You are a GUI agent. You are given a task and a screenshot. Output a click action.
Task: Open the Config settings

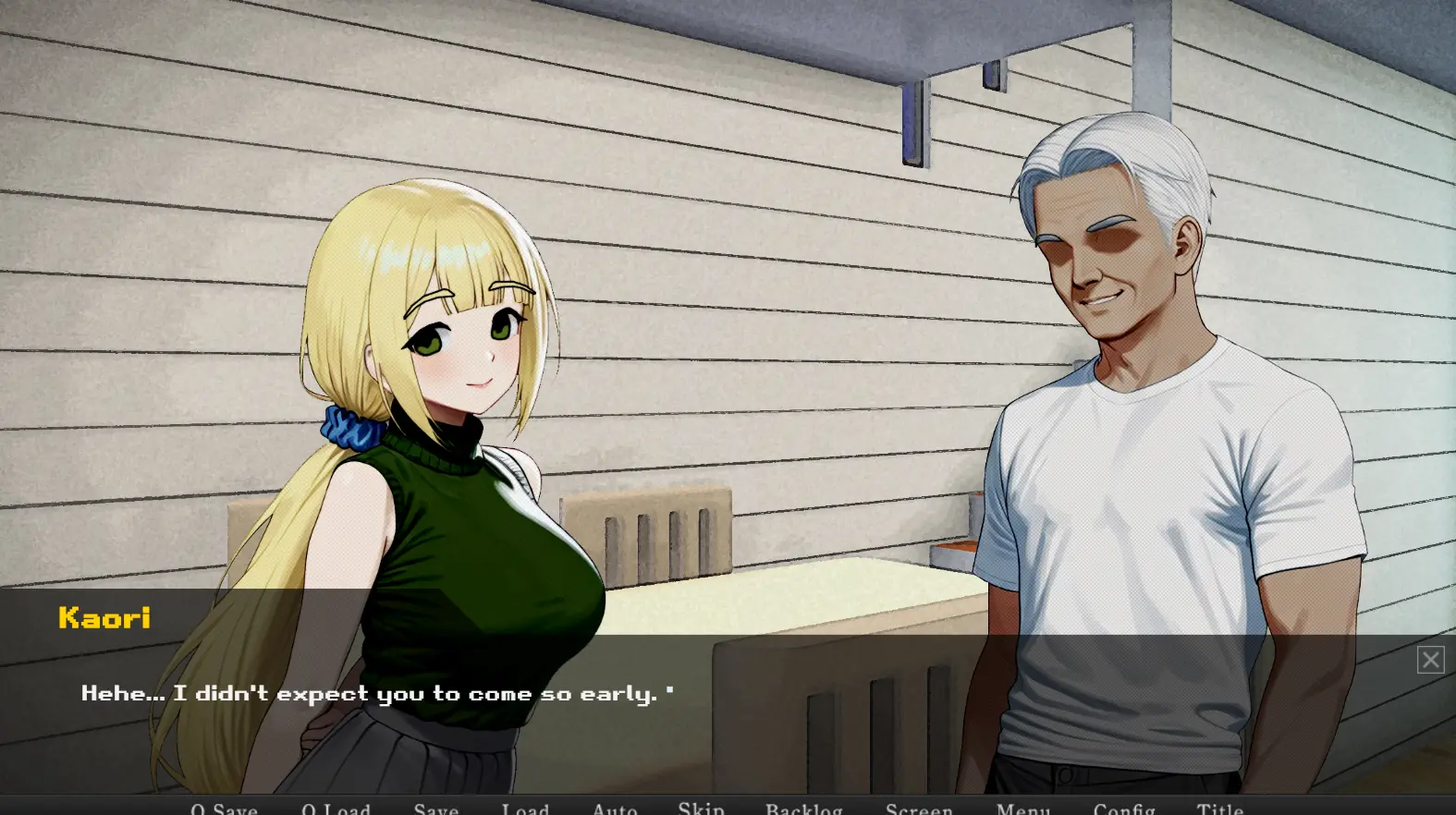coord(1124,809)
